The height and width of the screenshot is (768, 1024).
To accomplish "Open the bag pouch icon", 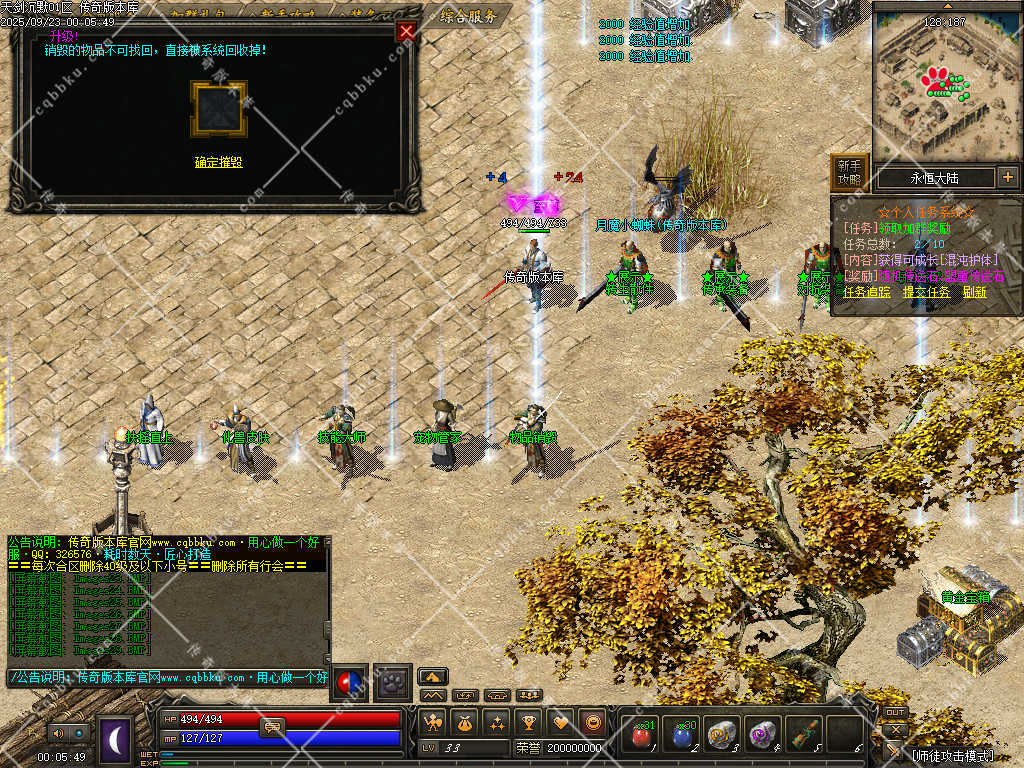I will (x=464, y=722).
